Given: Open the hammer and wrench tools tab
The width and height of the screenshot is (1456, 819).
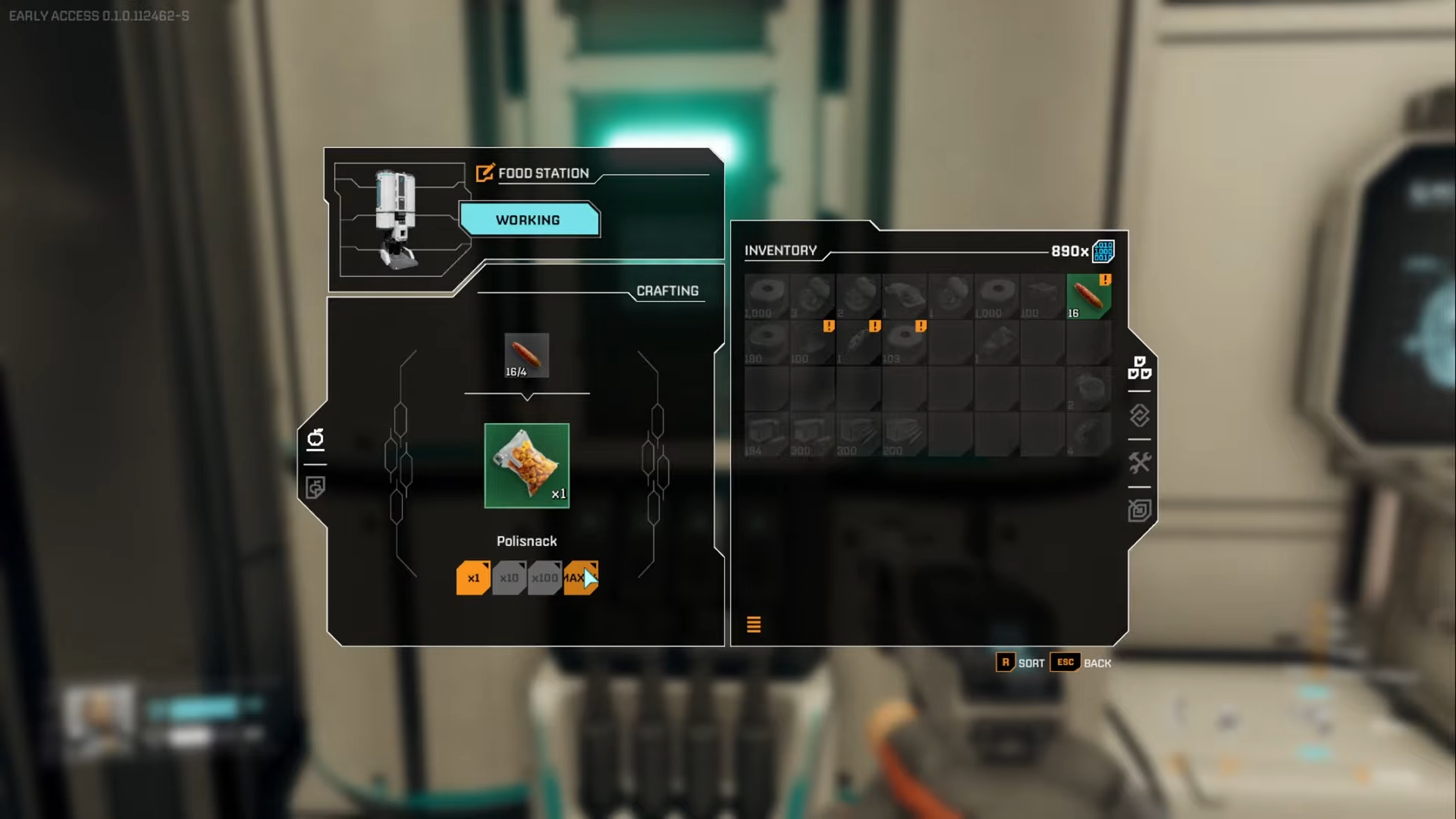Looking at the screenshot, I should coord(1139,463).
